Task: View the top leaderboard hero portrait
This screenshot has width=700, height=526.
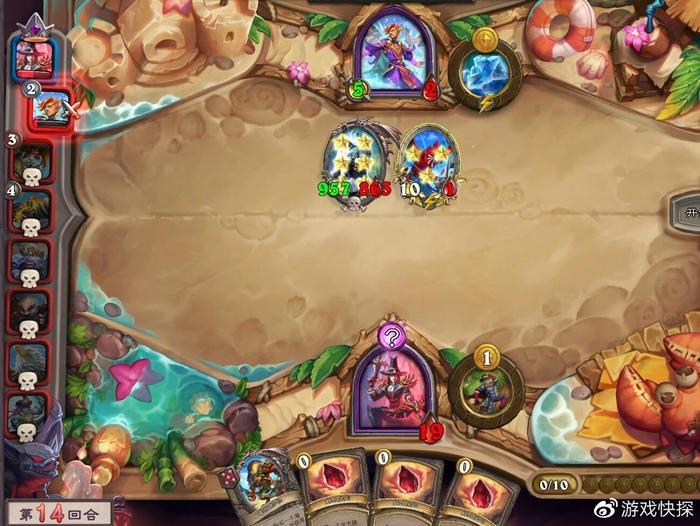Action: [x=34, y=55]
